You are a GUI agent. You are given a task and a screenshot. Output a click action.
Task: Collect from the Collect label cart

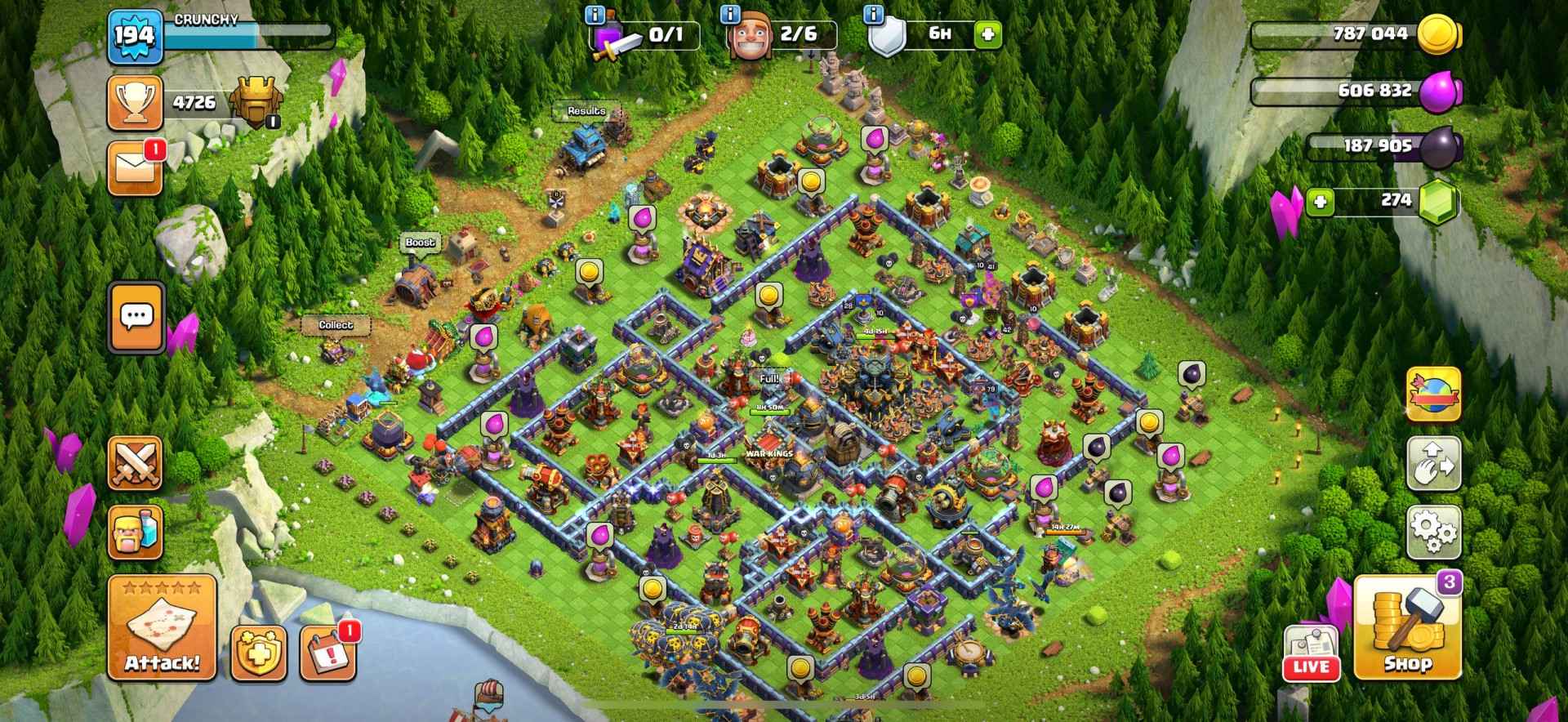click(x=336, y=325)
